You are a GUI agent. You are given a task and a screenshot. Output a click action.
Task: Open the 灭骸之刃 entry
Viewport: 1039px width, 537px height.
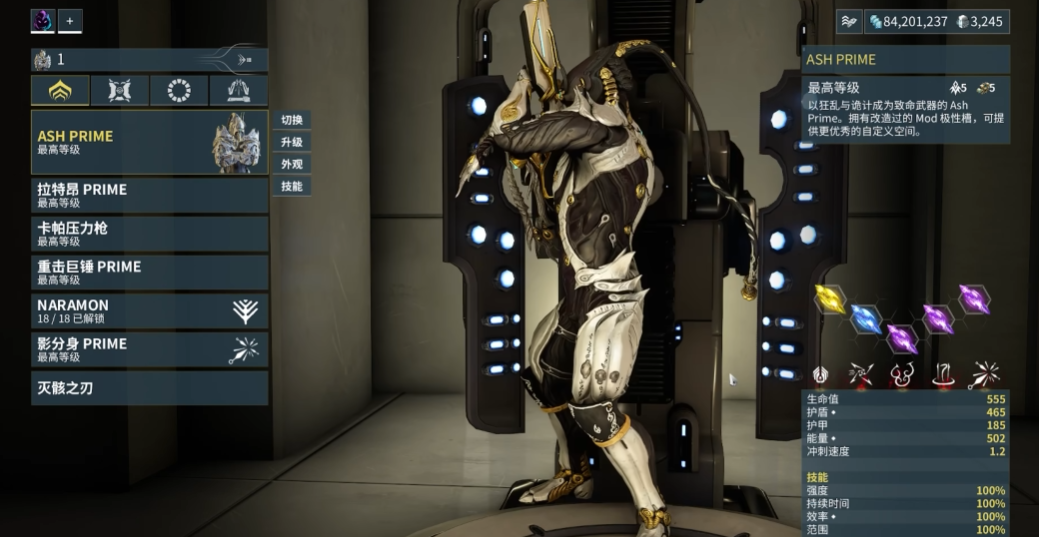point(149,388)
